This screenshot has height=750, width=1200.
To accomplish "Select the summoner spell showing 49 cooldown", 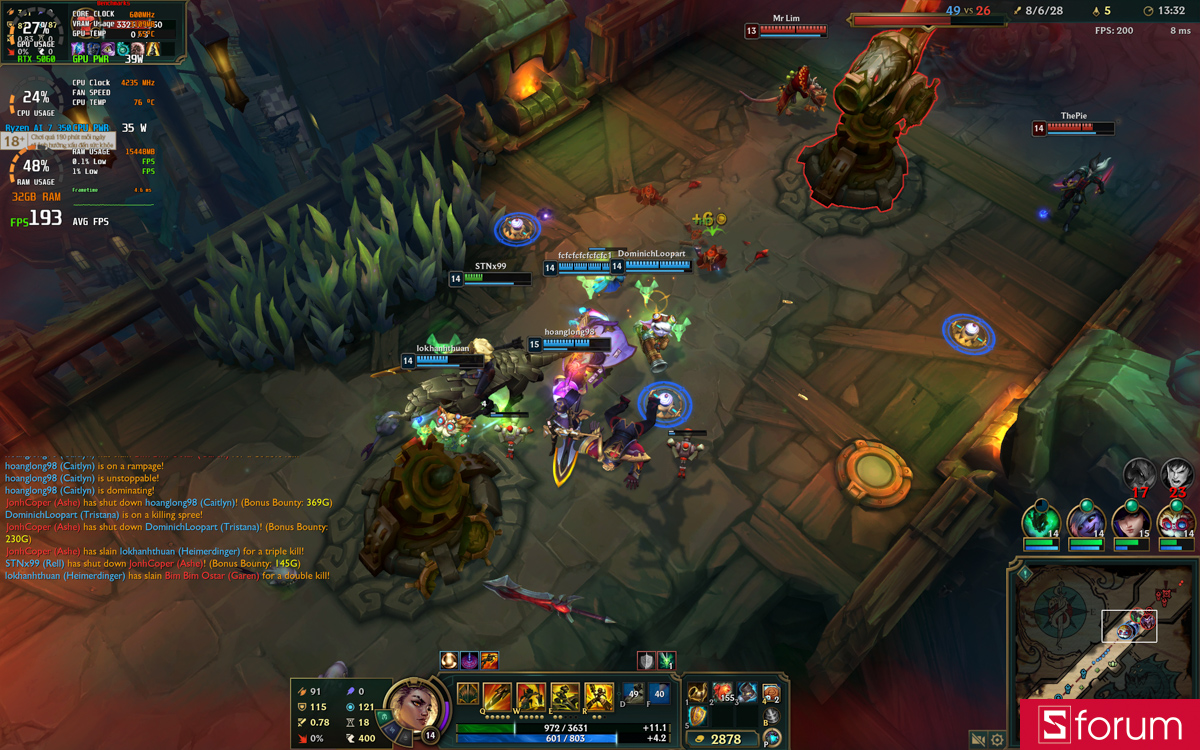I will [633, 694].
